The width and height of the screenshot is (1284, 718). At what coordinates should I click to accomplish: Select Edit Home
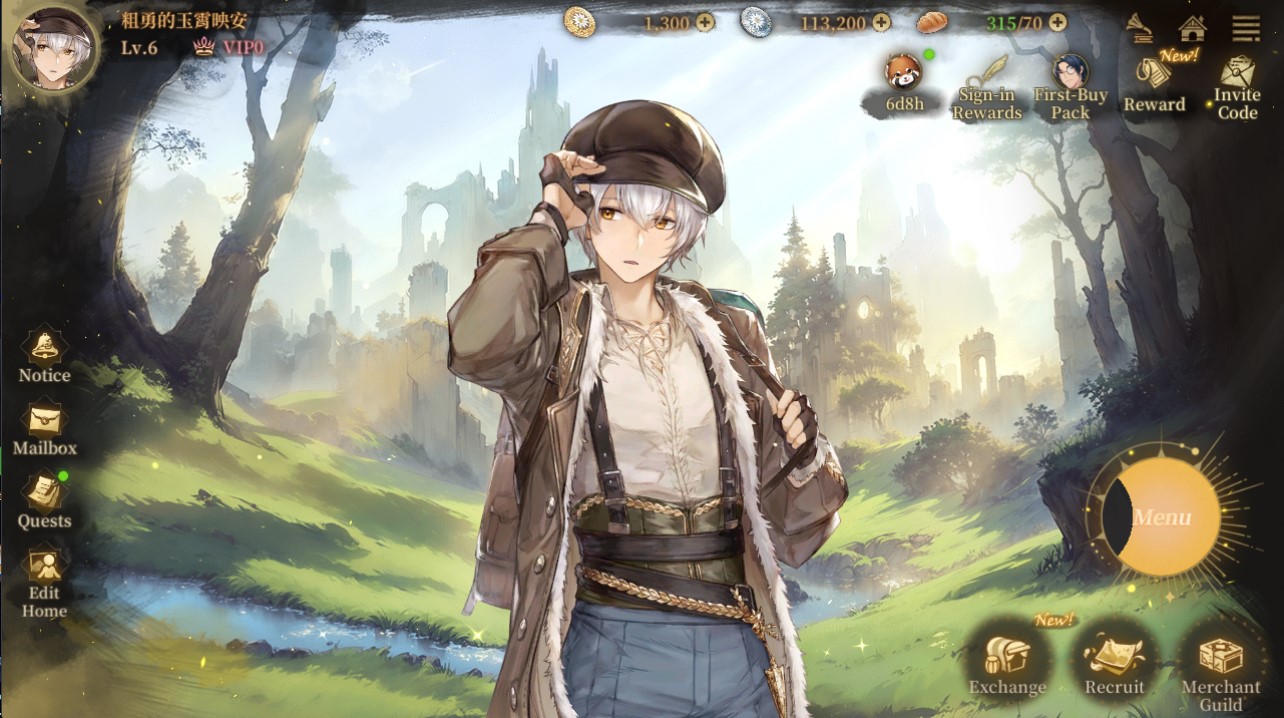[44, 581]
